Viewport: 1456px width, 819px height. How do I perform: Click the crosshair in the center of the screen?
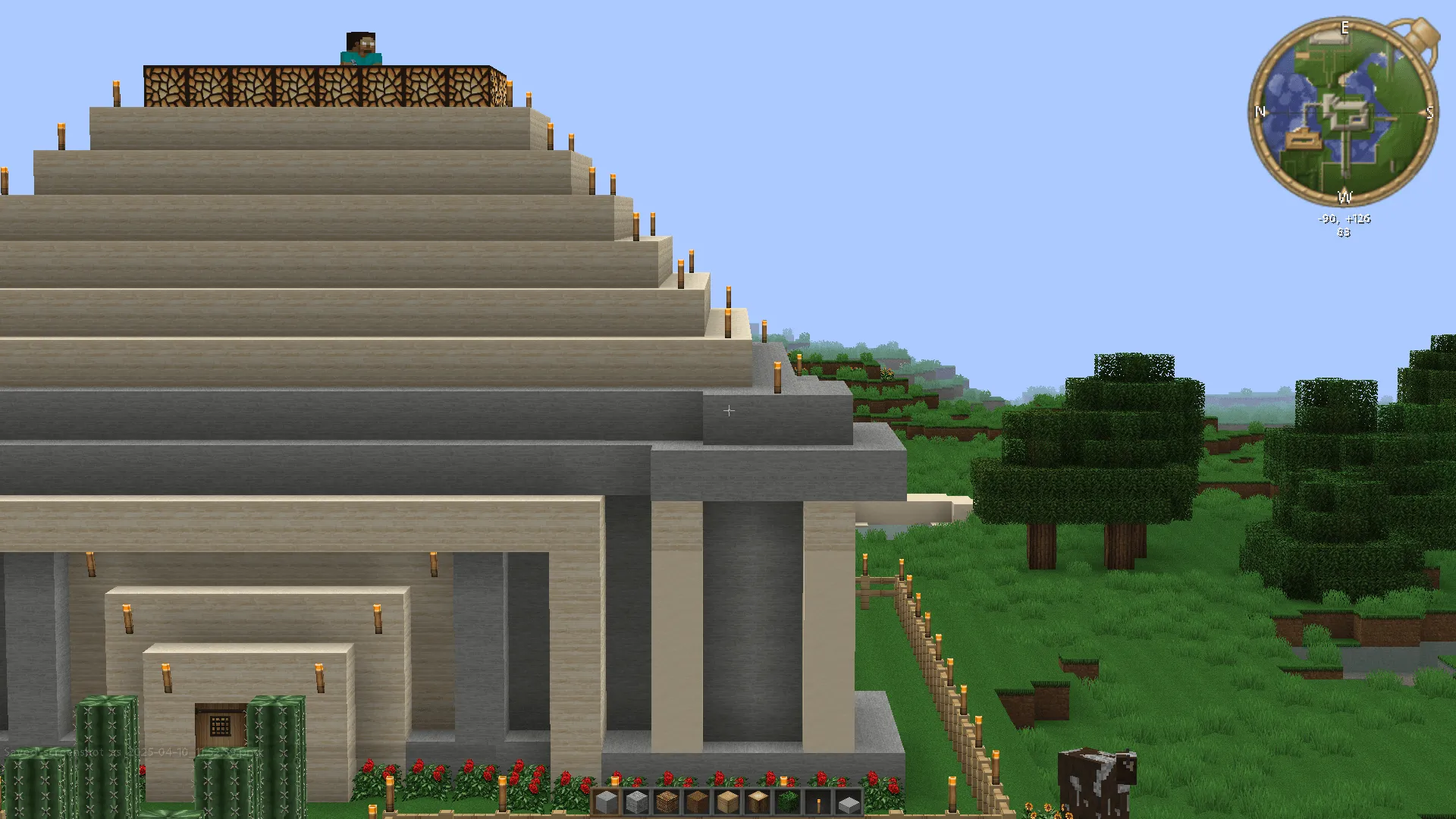click(x=728, y=409)
